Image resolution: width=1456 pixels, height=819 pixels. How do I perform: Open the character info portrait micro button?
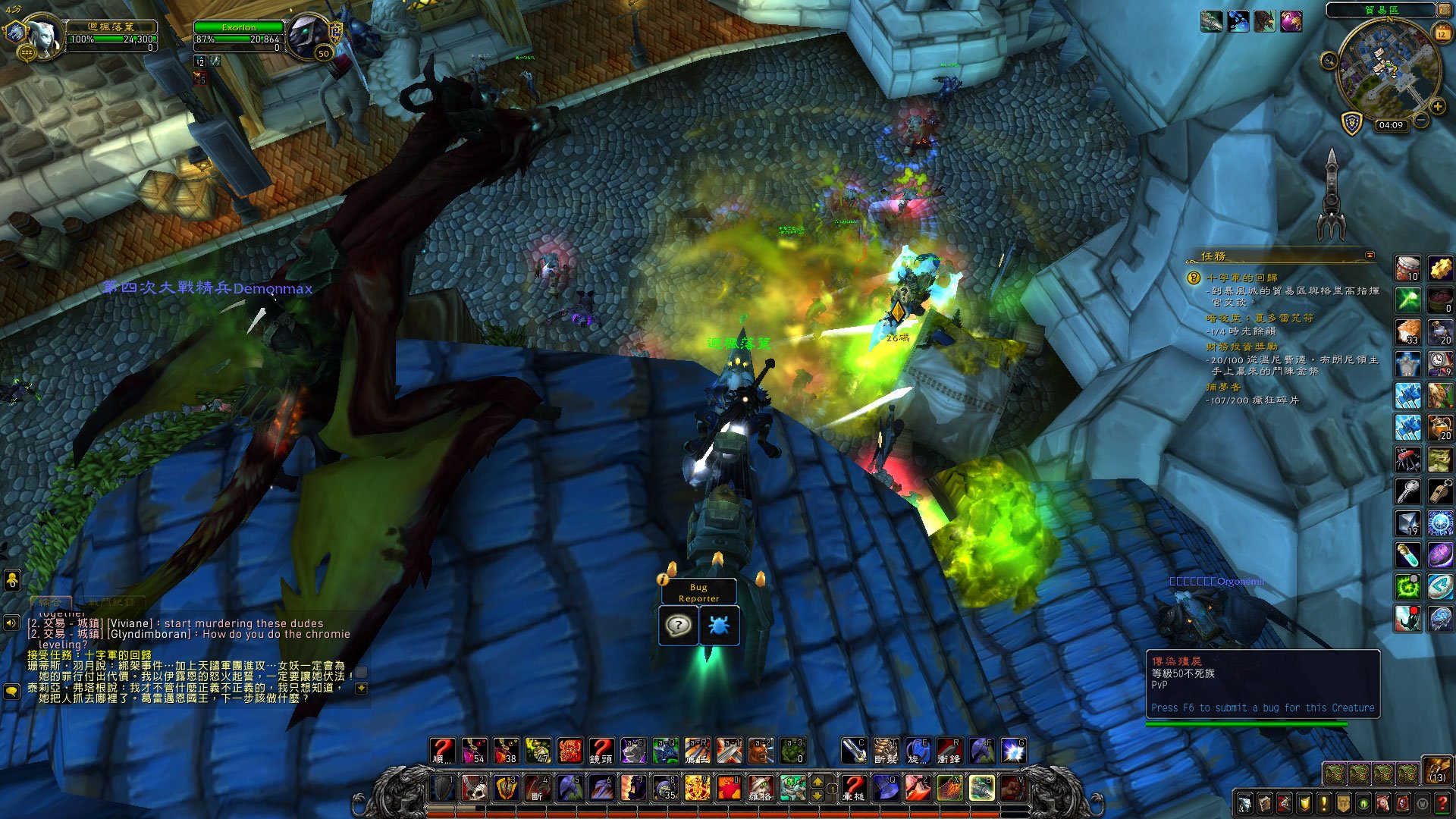[1245, 803]
